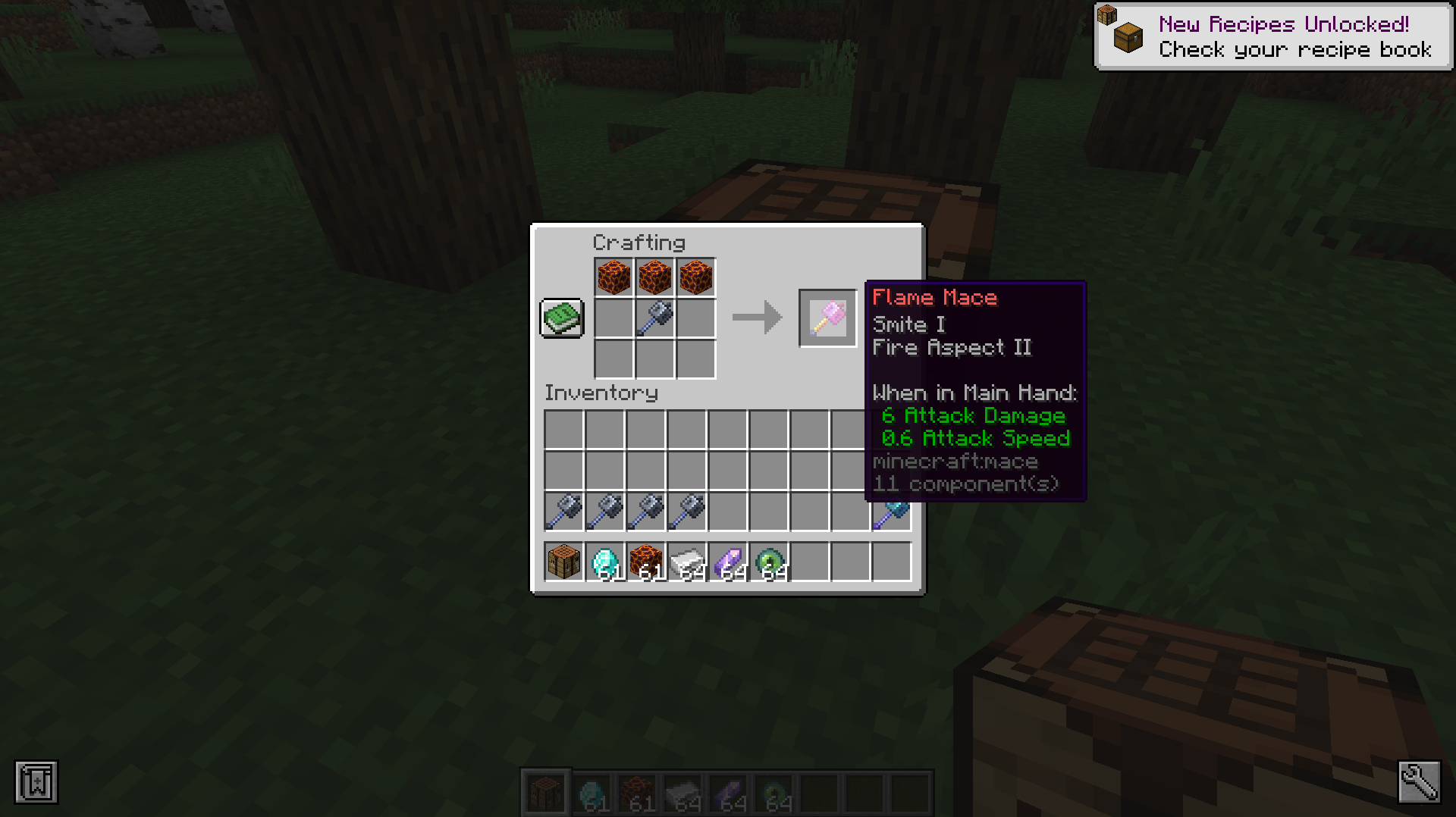Select the amethyst shard stack

728,562
